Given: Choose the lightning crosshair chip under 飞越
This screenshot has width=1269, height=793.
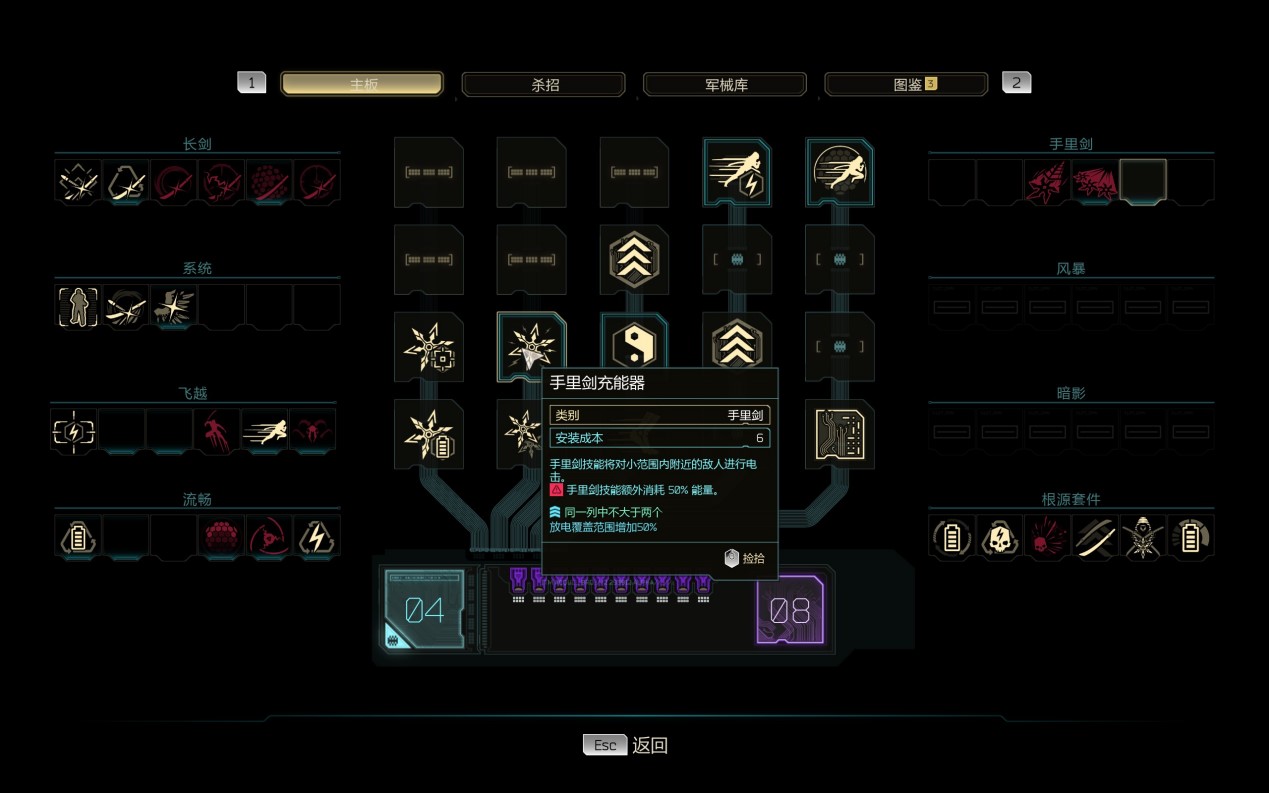Looking at the screenshot, I should (x=74, y=431).
